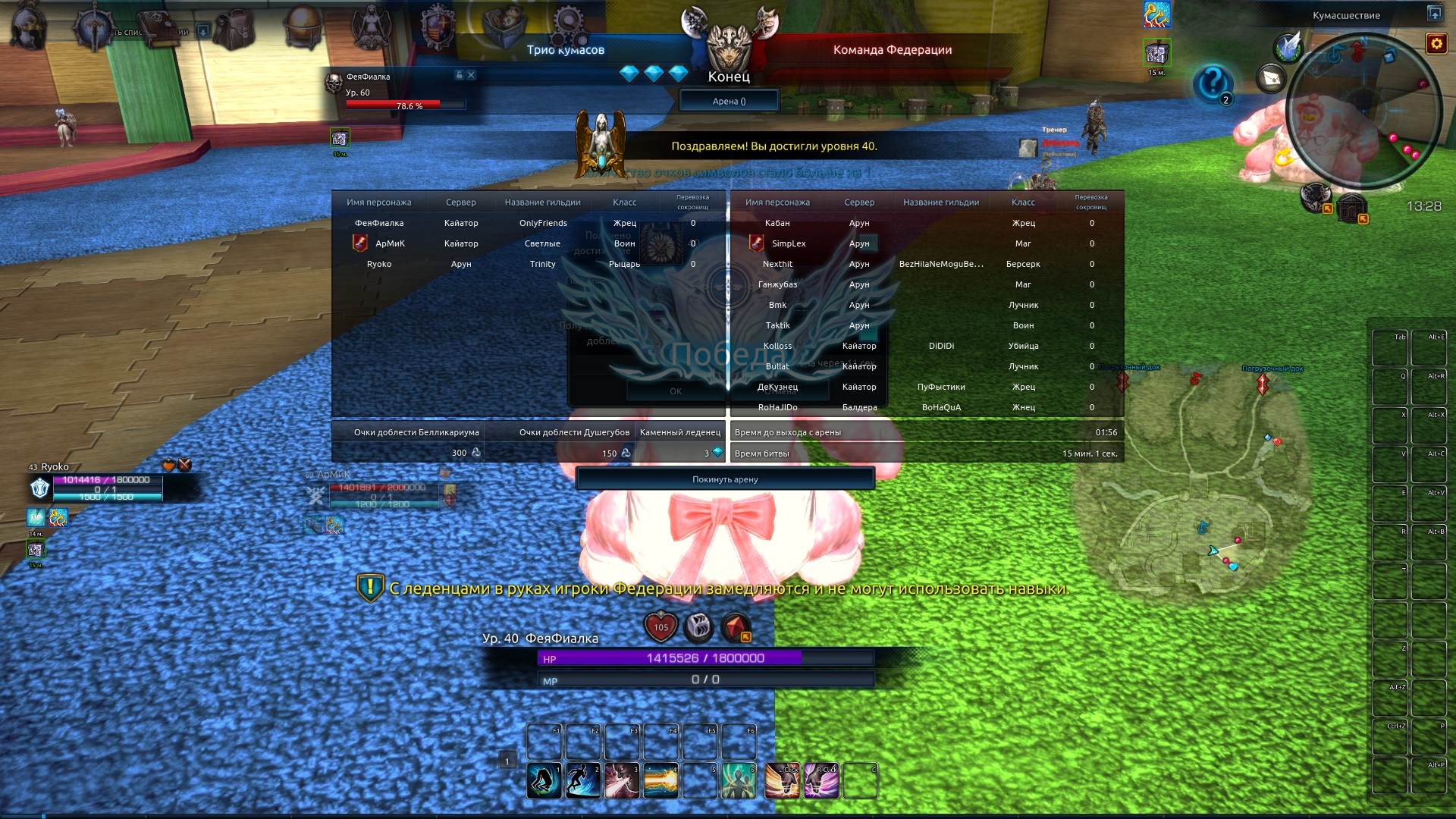Click the Арена label button under Конец

[x=729, y=101]
